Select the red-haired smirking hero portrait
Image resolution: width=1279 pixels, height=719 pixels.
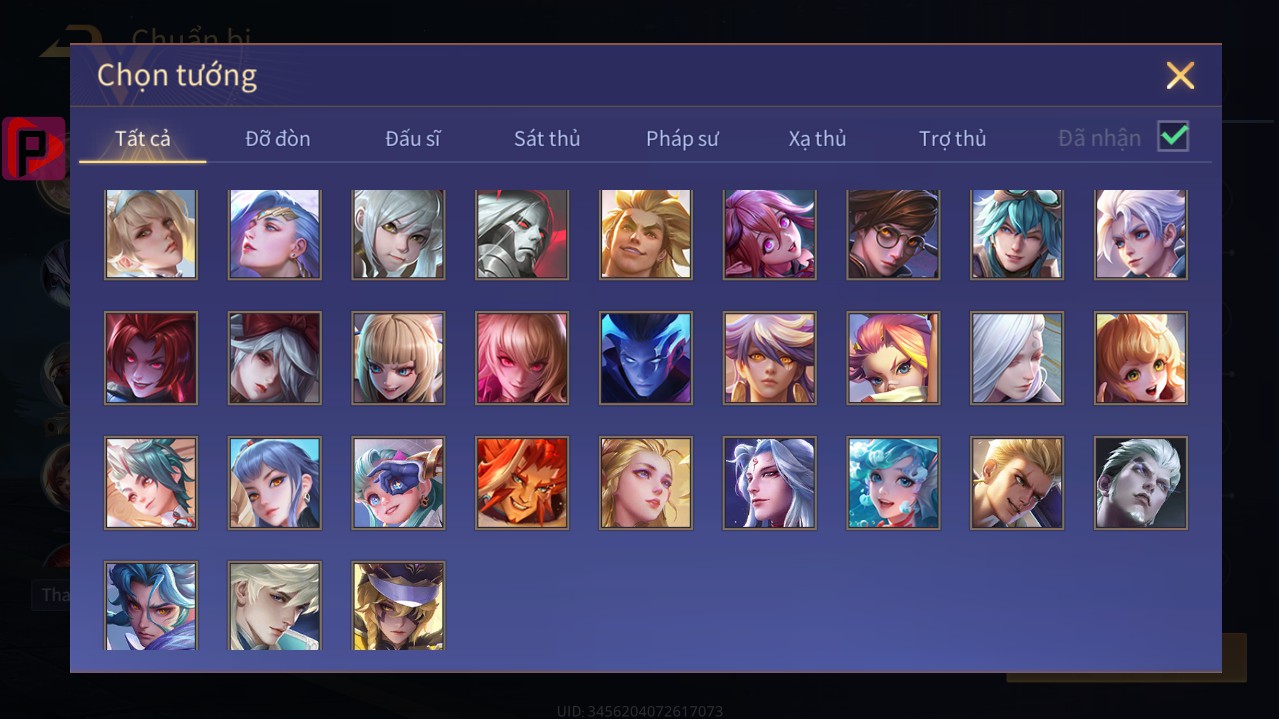coord(151,358)
